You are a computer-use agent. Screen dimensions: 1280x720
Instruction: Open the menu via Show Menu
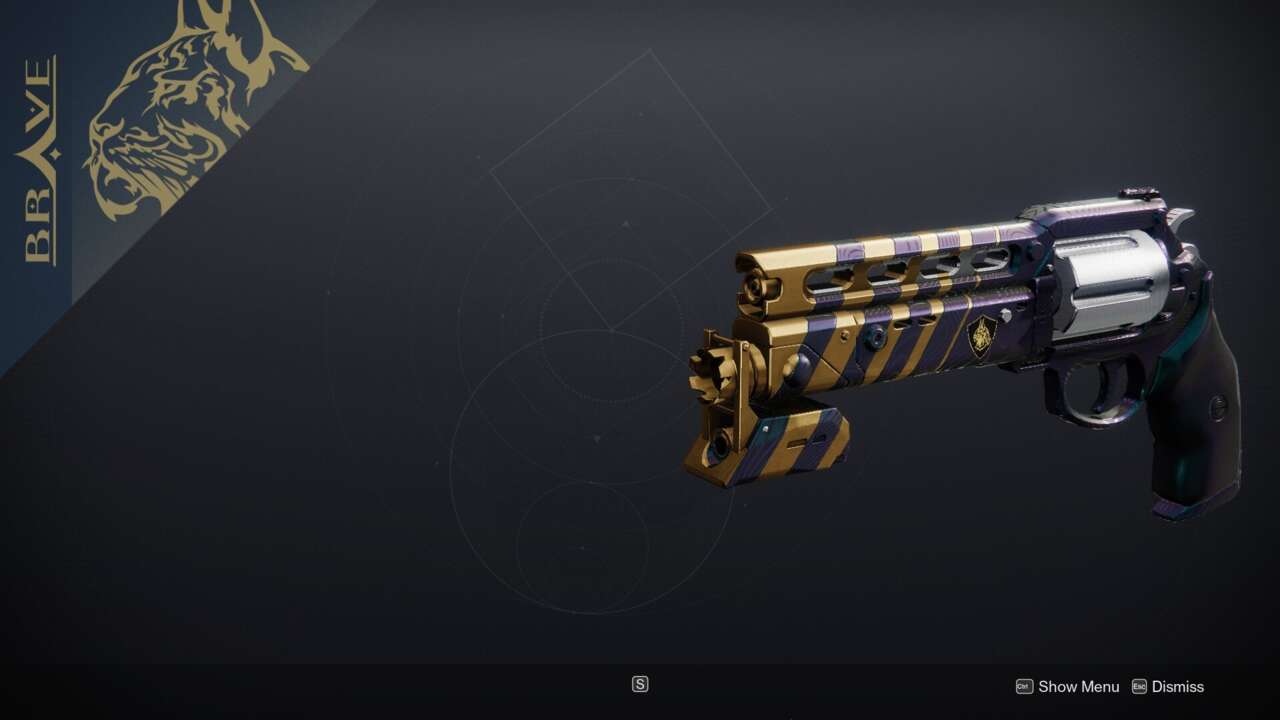pos(1079,687)
